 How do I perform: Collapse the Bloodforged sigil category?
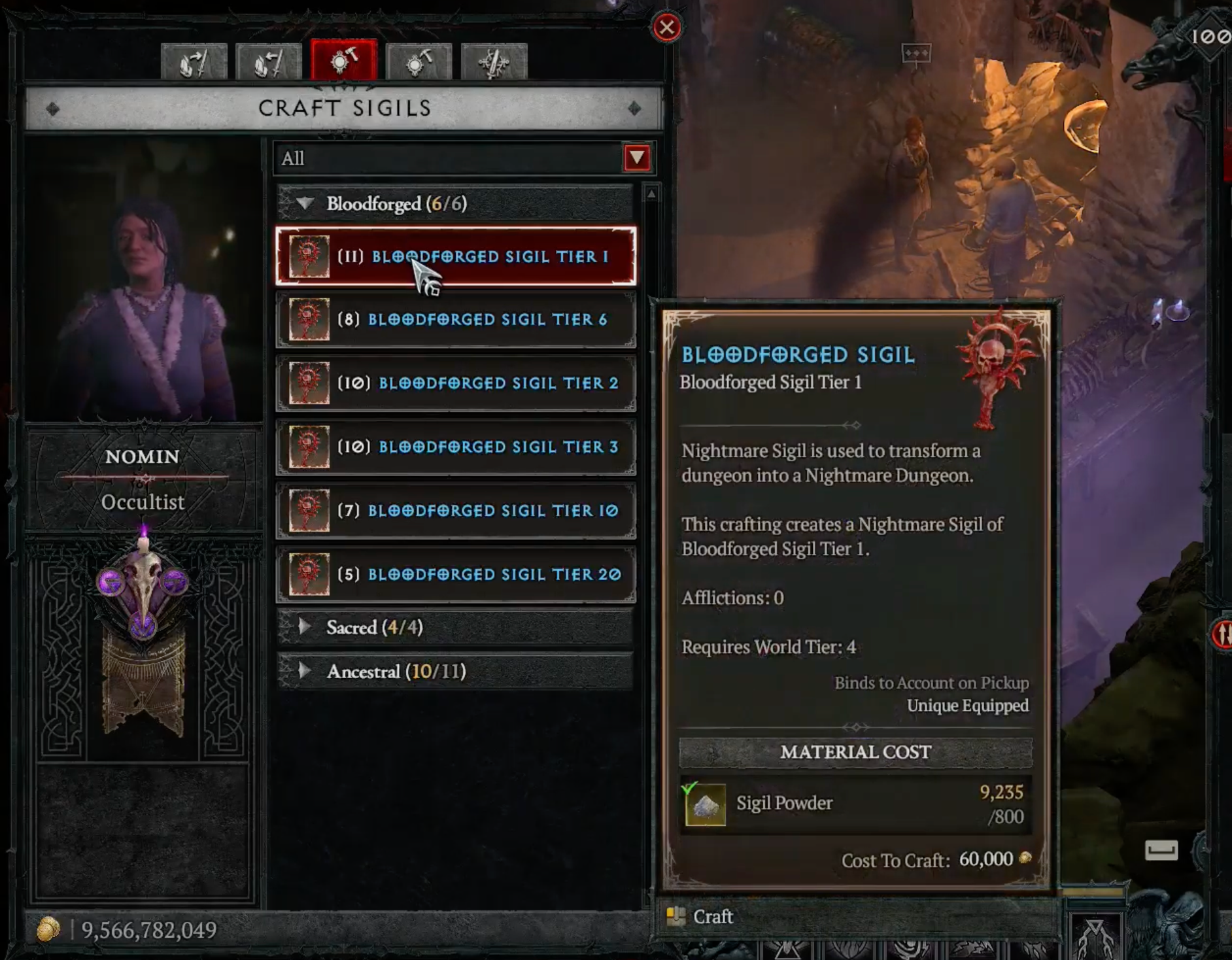click(x=305, y=203)
